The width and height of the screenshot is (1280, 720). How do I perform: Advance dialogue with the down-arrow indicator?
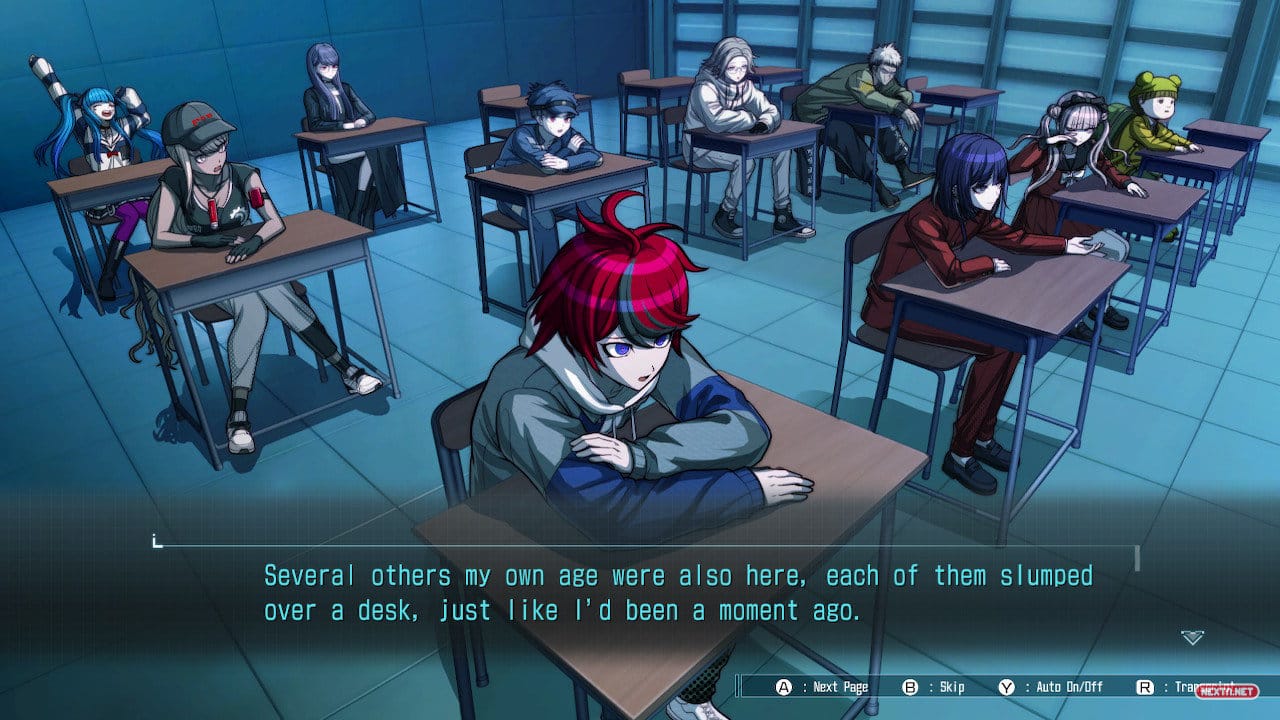point(1192,637)
